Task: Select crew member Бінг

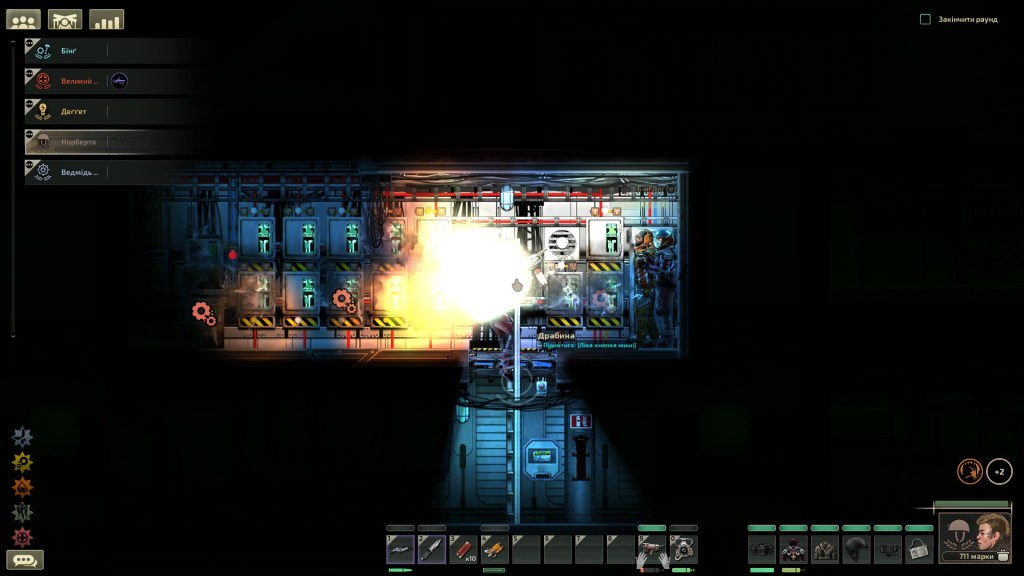Action: coord(68,50)
